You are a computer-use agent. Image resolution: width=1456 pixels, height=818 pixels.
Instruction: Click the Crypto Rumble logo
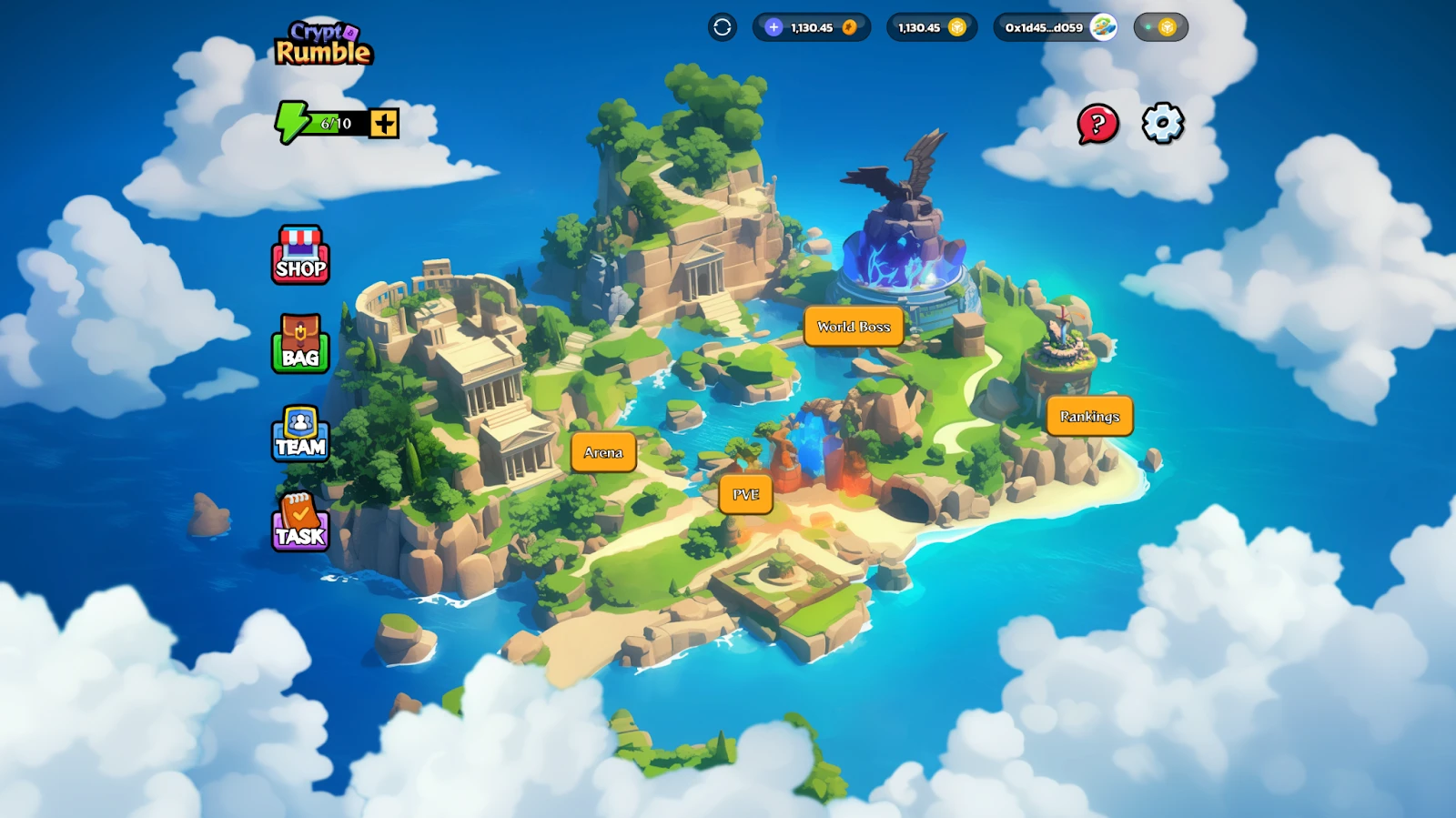tap(323, 44)
